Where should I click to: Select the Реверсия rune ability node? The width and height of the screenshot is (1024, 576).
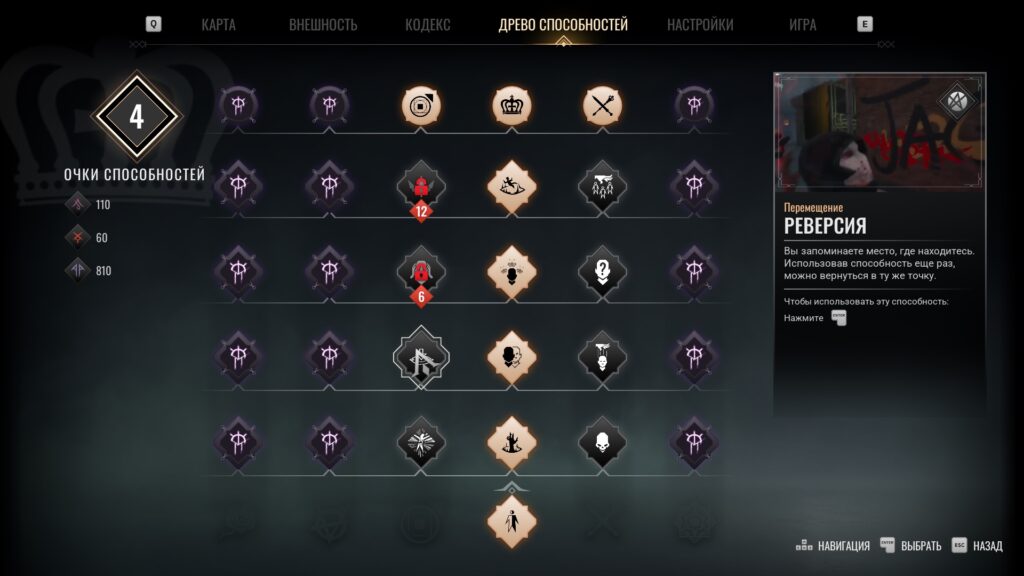tap(421, 355)
